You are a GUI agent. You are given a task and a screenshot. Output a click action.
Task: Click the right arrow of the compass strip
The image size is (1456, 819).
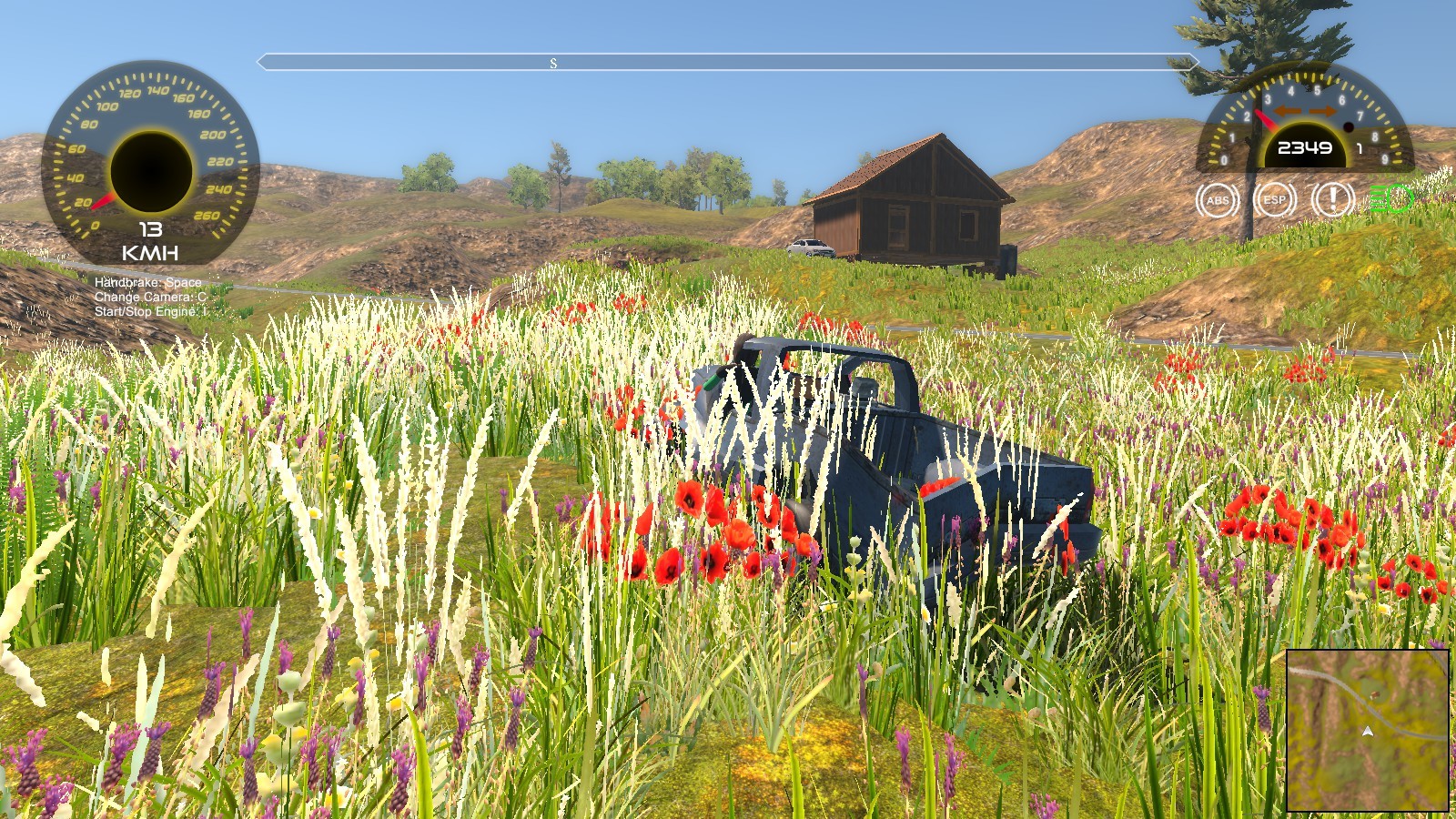[x=1195, y=64]
